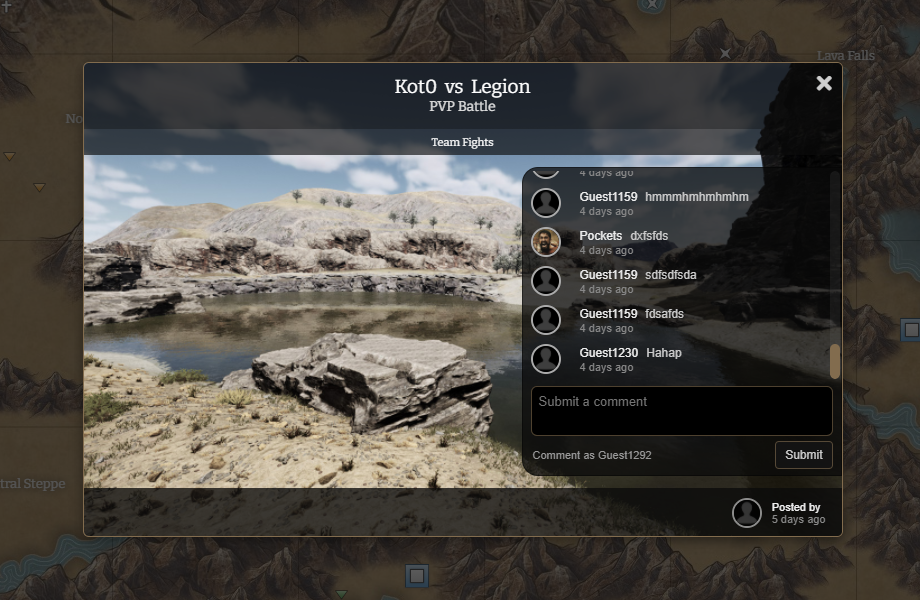Click the Submit comment button

(803, 455)
